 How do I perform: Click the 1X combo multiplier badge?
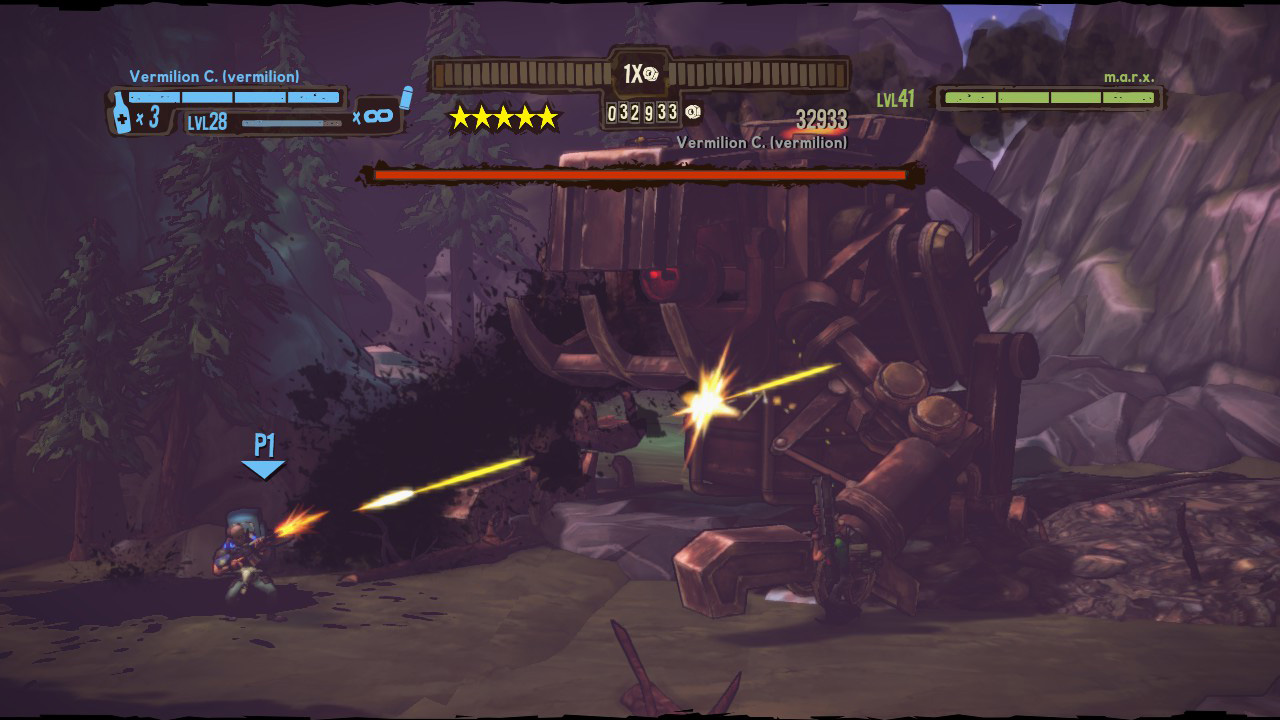point(639,74)
